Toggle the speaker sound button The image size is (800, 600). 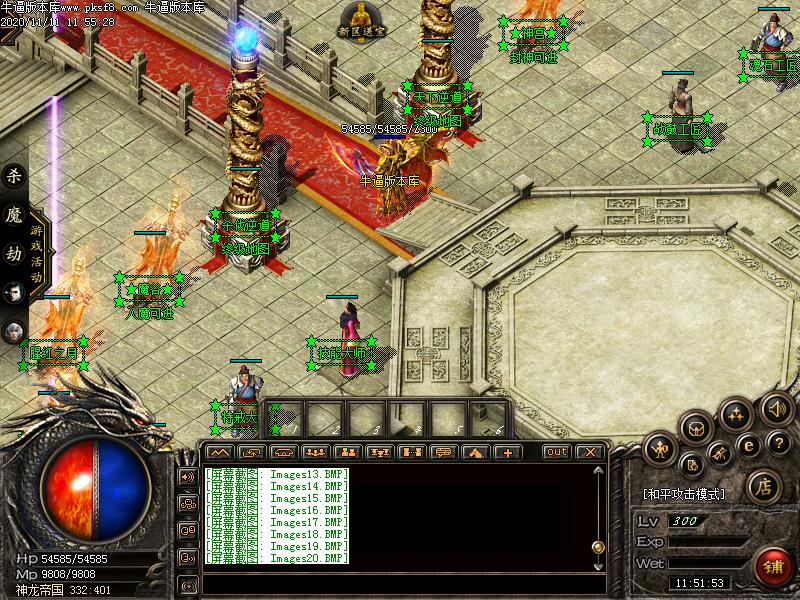pyautogui.click(x=775, y=408)
